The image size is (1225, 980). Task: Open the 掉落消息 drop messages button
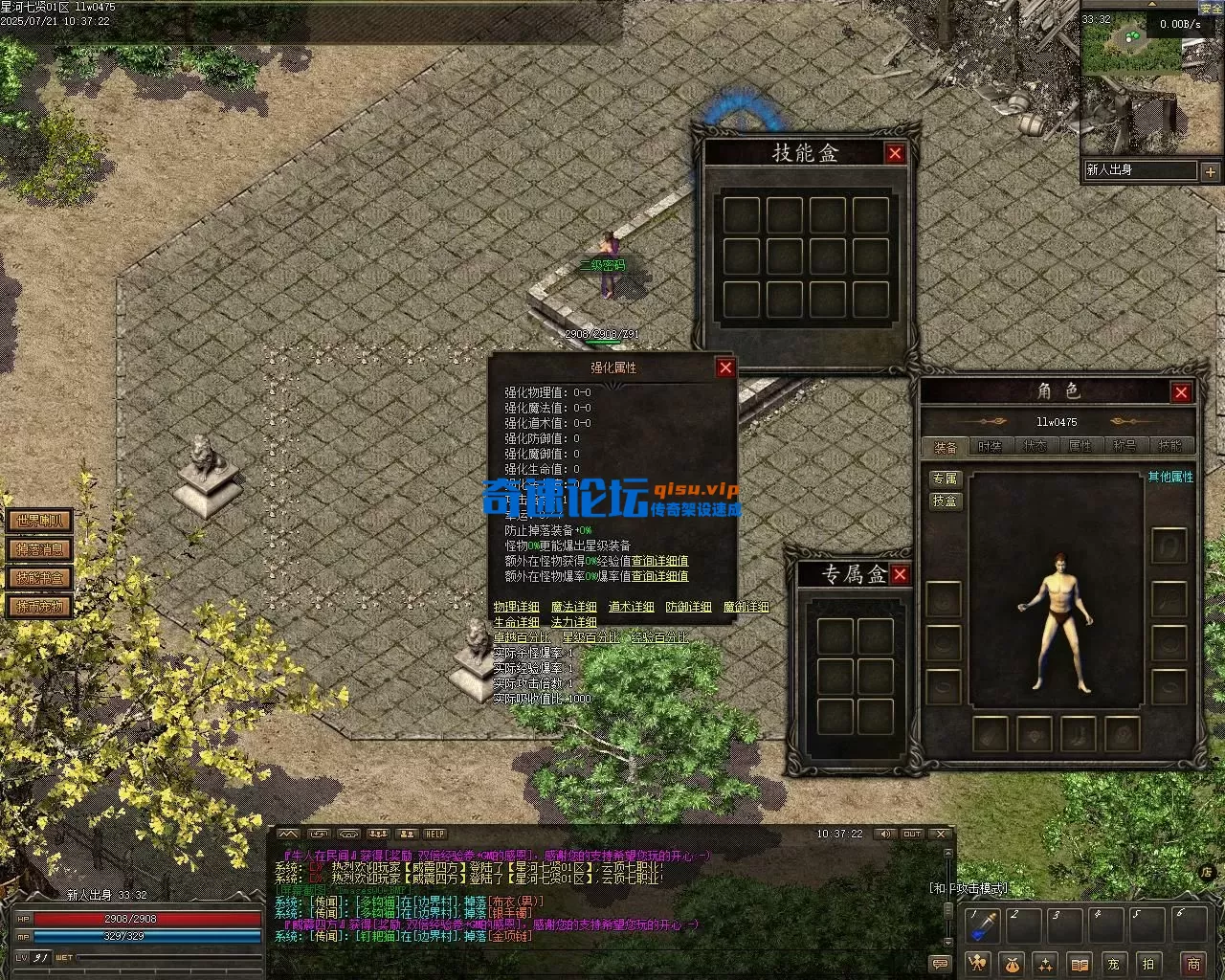(39, 549)
